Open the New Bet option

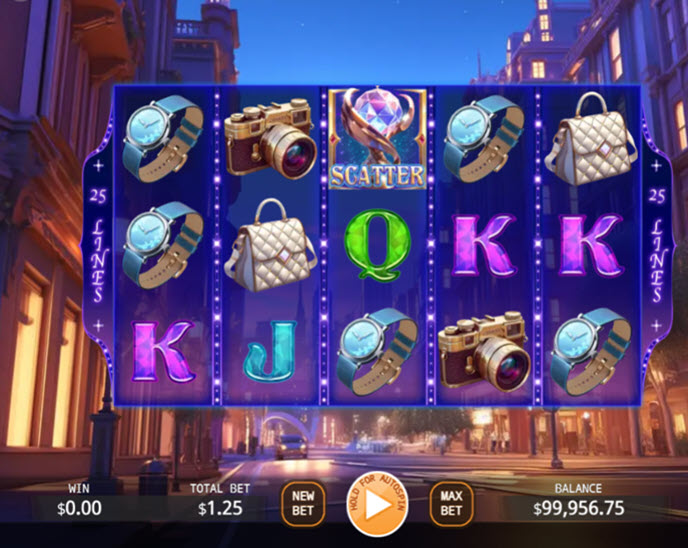302,503
